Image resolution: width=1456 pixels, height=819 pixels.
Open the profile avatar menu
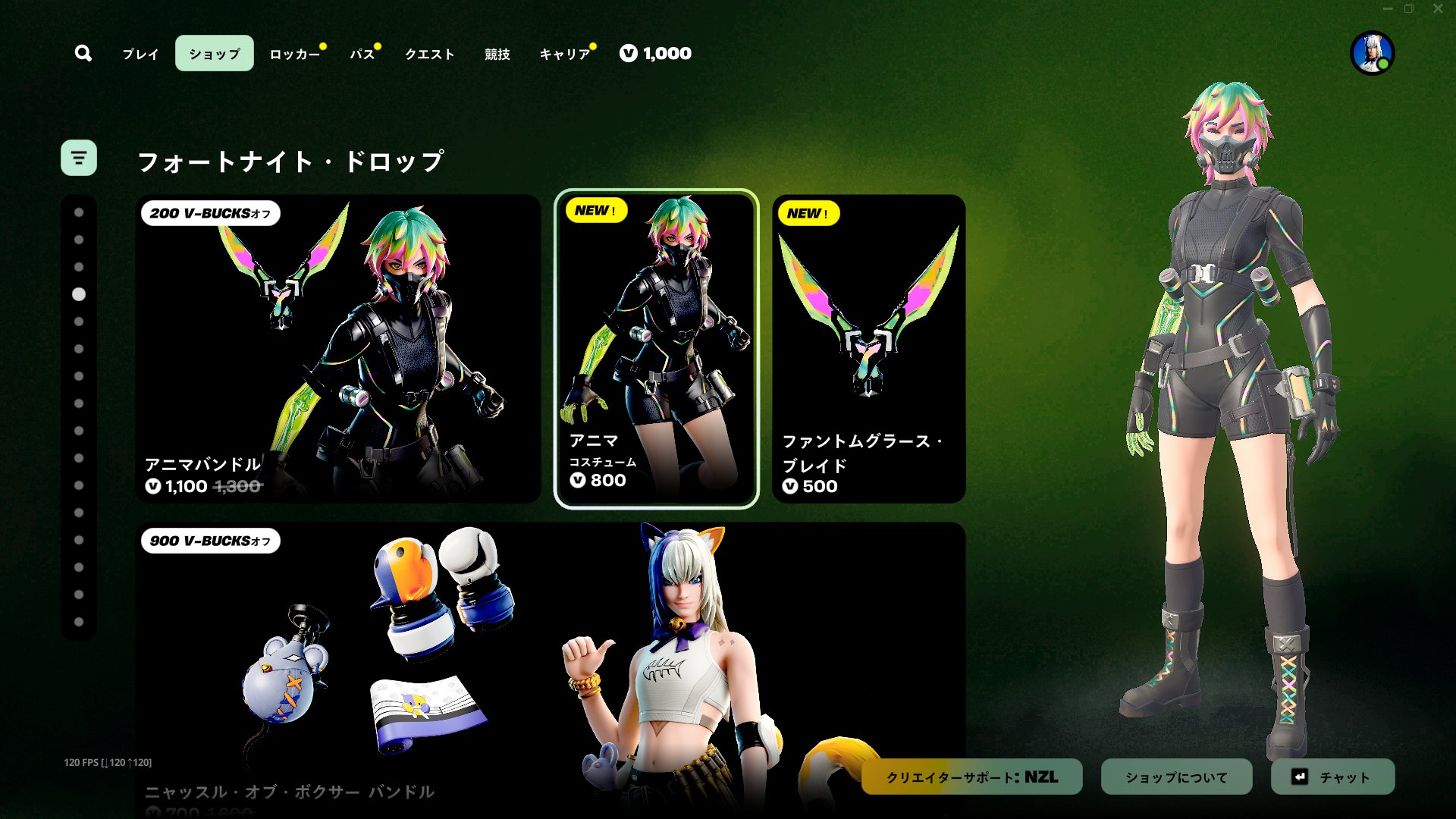[1373, 54]
